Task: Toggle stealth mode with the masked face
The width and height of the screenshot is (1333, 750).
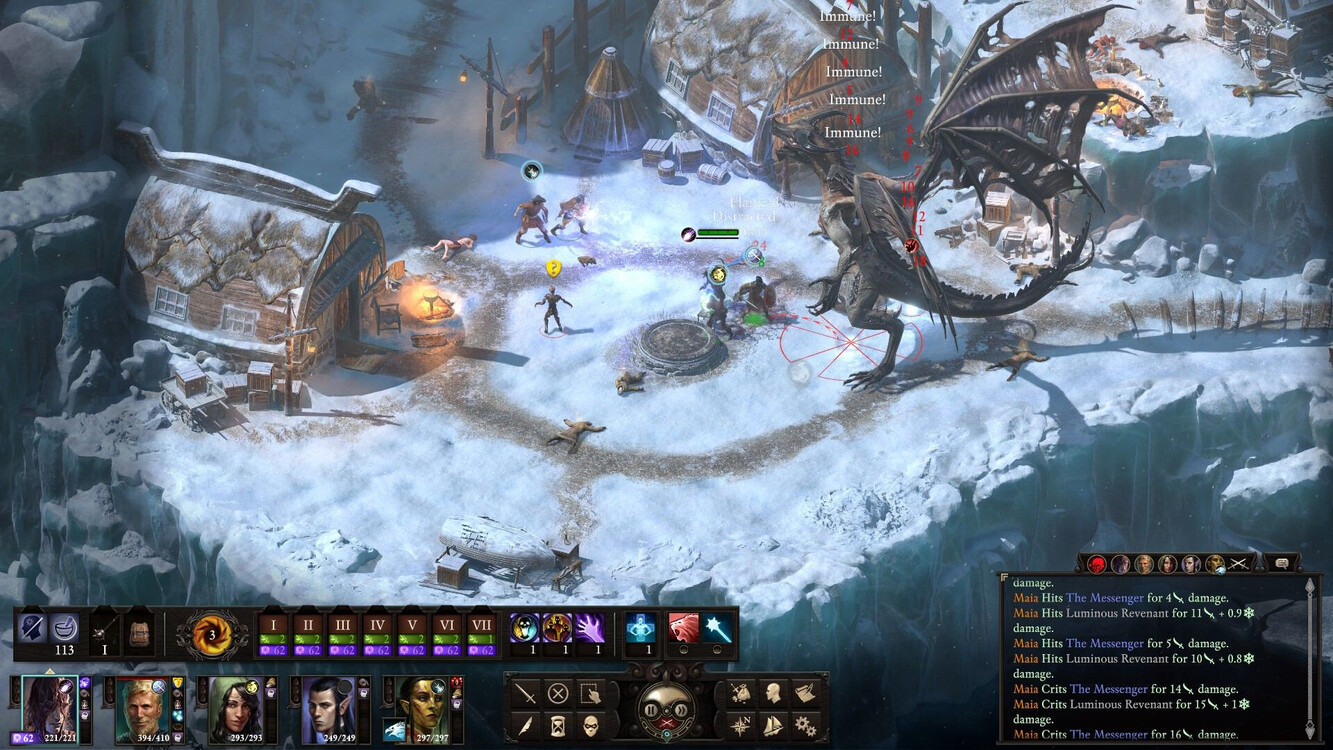Action: point(591,724)
